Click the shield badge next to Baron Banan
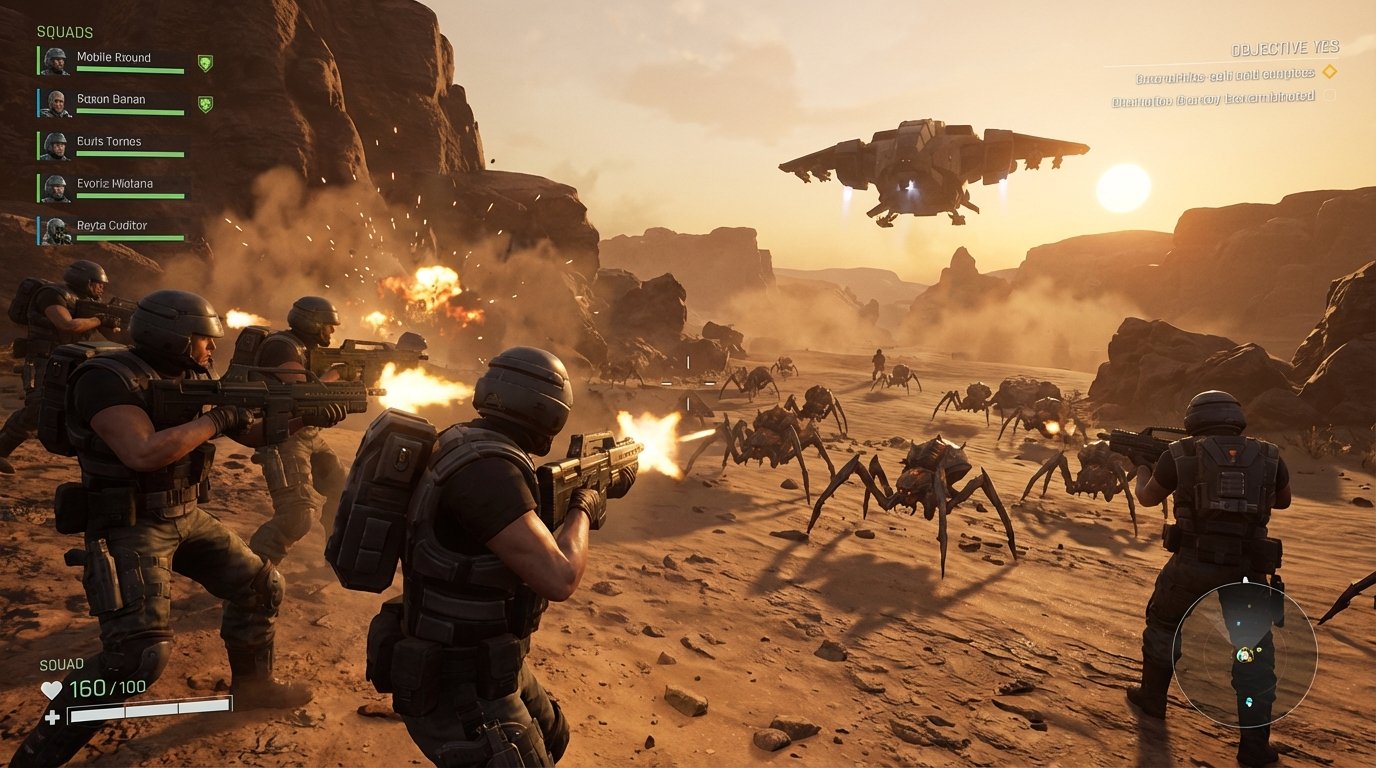This screenshot has width=1376, height=768. click(x=205, y=101)
